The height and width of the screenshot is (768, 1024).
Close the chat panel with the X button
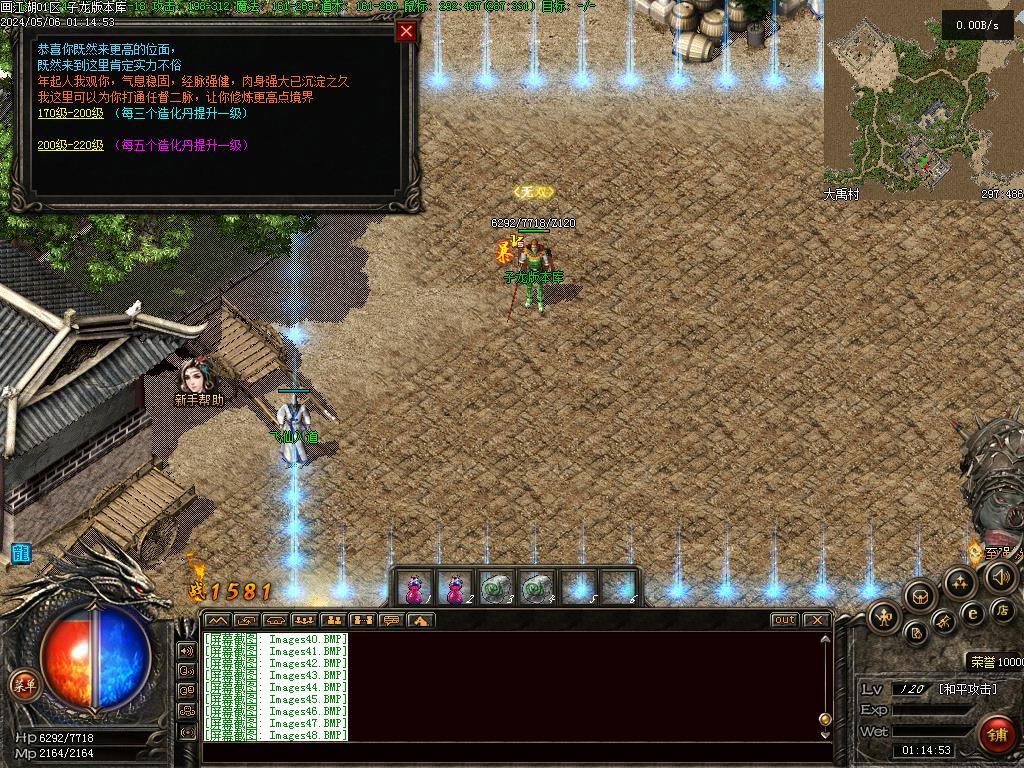click(816, 620)
